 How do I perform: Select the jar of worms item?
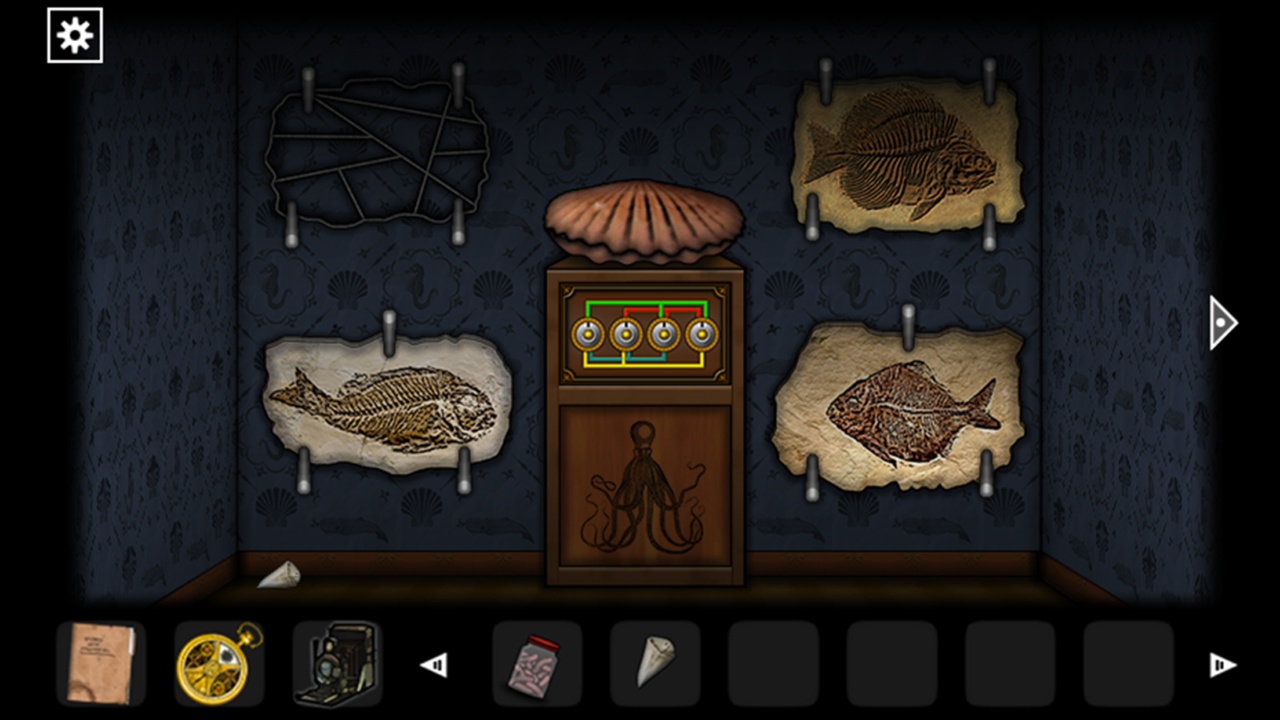click(x=537, y=663)
